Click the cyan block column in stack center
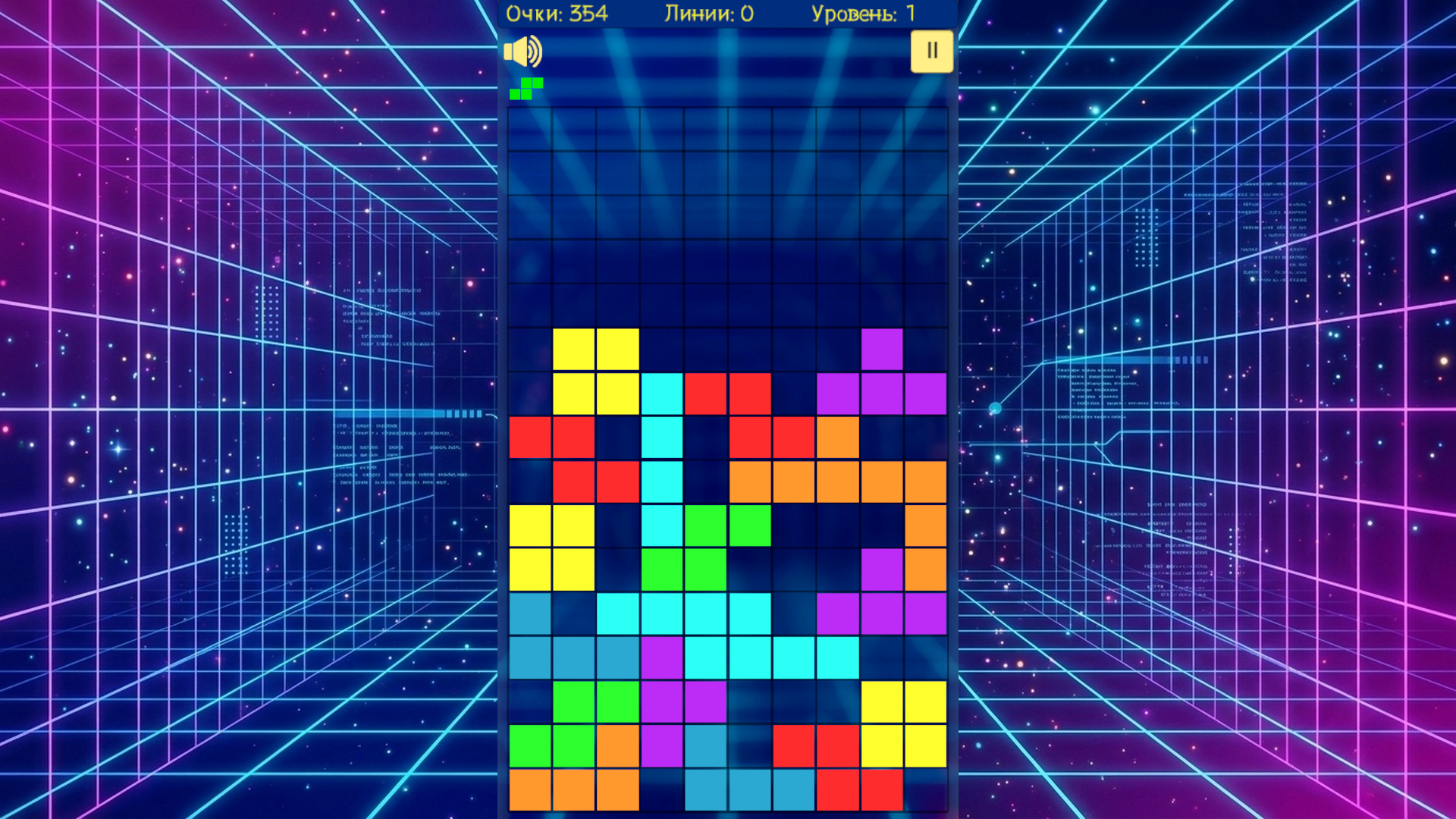 pos(661,459)
